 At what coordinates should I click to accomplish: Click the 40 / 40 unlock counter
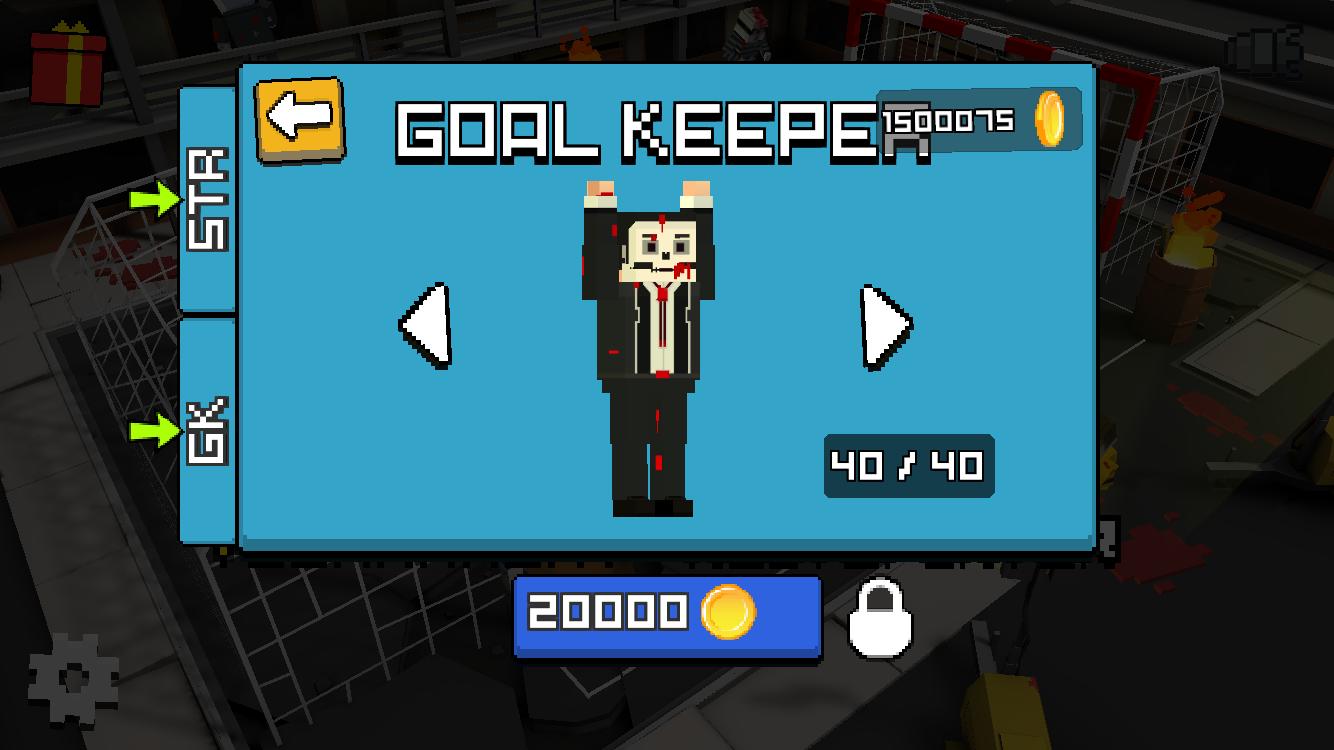click(x=907, y=464)
